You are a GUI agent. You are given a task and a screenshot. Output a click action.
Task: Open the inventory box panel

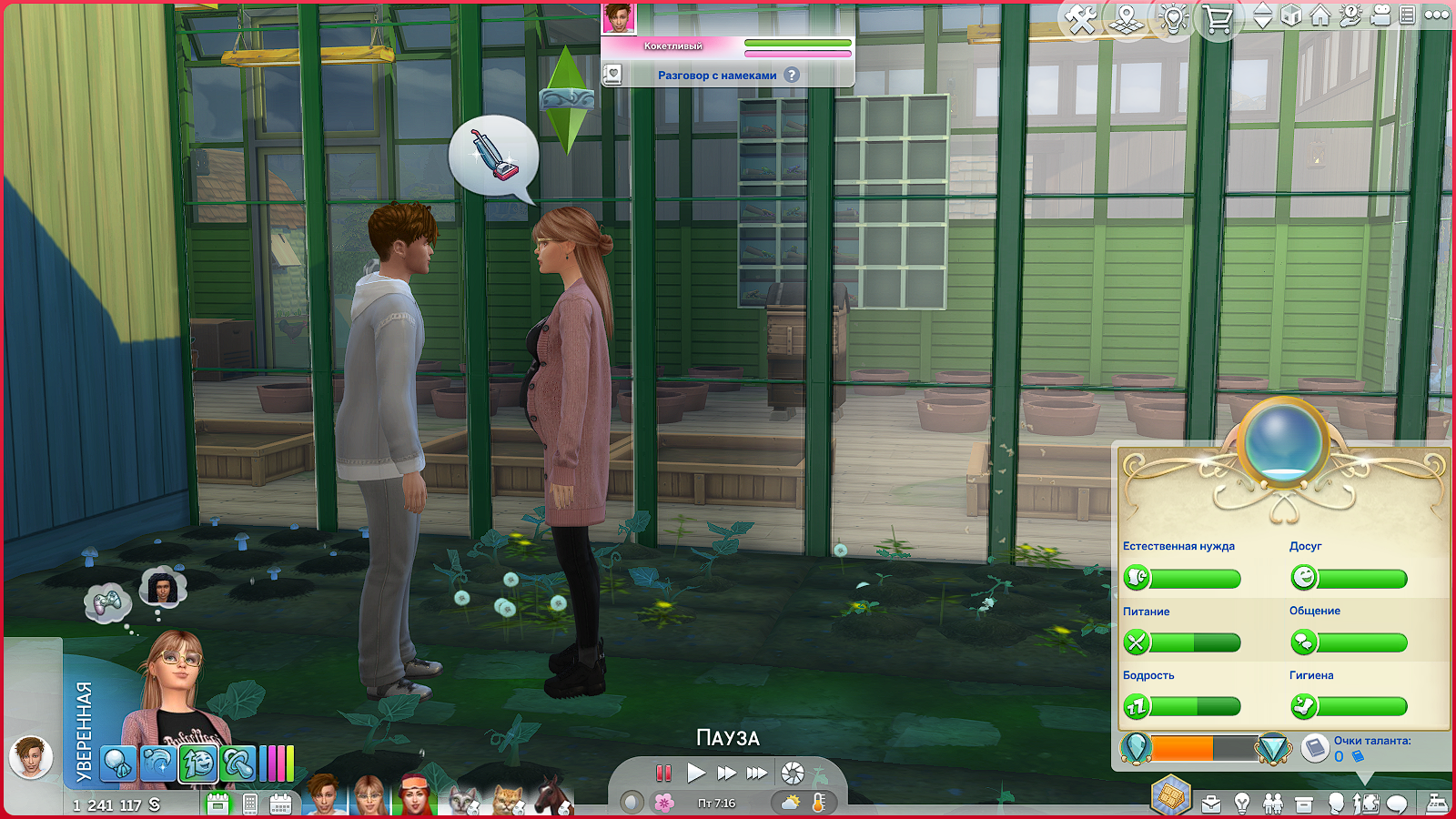tap(1304, 804)
